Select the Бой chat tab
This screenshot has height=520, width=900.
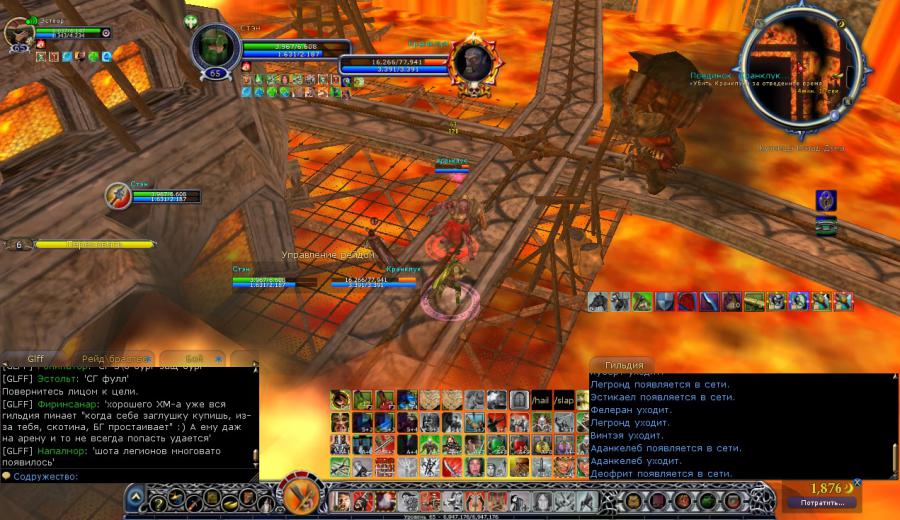click(194, 358)
